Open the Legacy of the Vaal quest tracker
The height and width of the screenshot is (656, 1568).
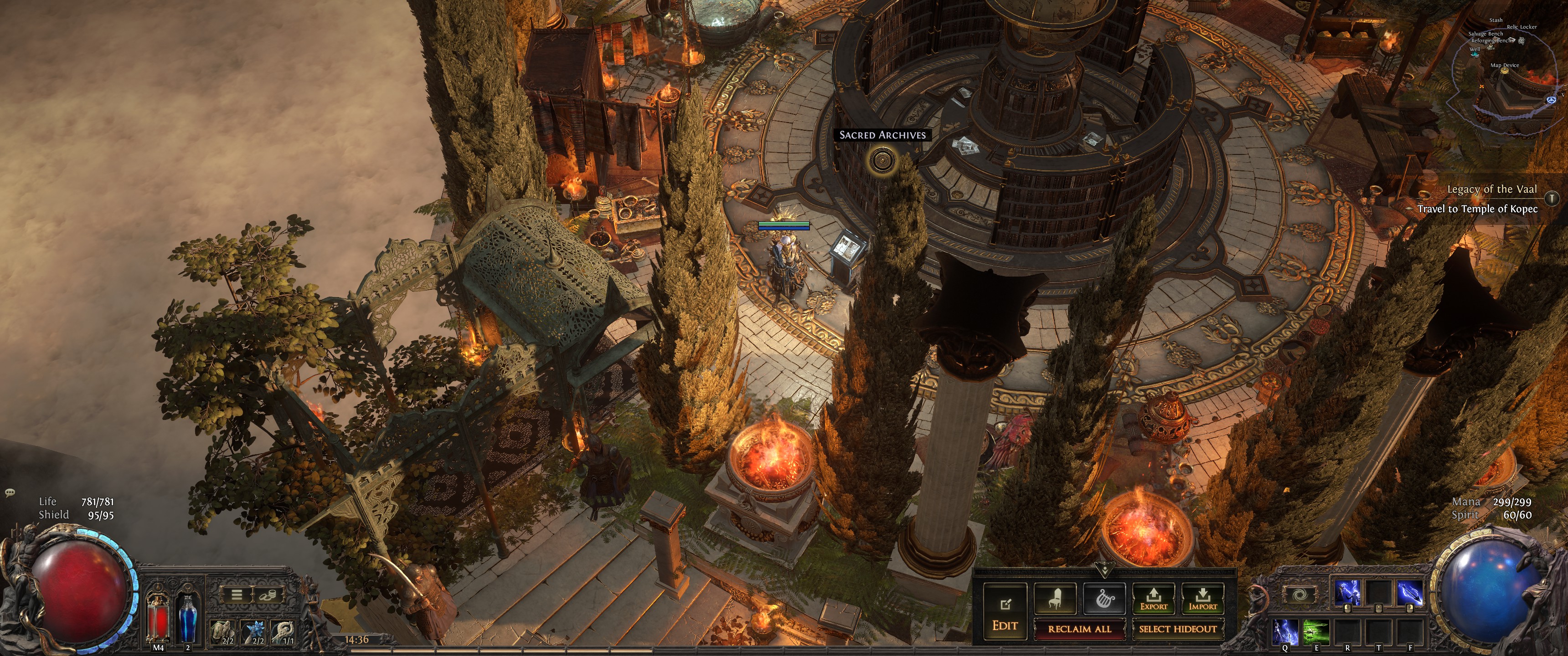coord(1491,189)
